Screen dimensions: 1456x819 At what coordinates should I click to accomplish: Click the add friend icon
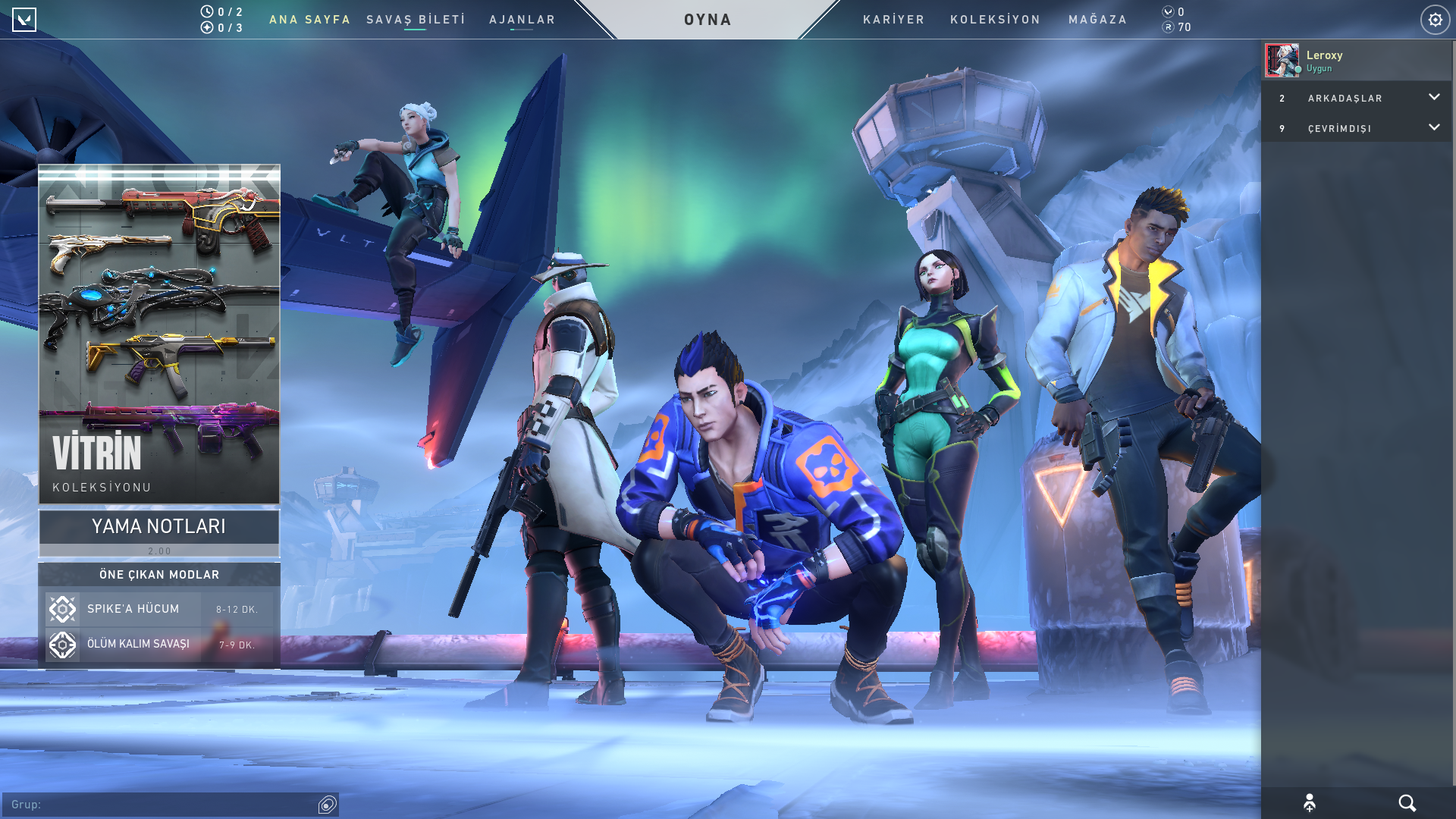click(1310, 803)
